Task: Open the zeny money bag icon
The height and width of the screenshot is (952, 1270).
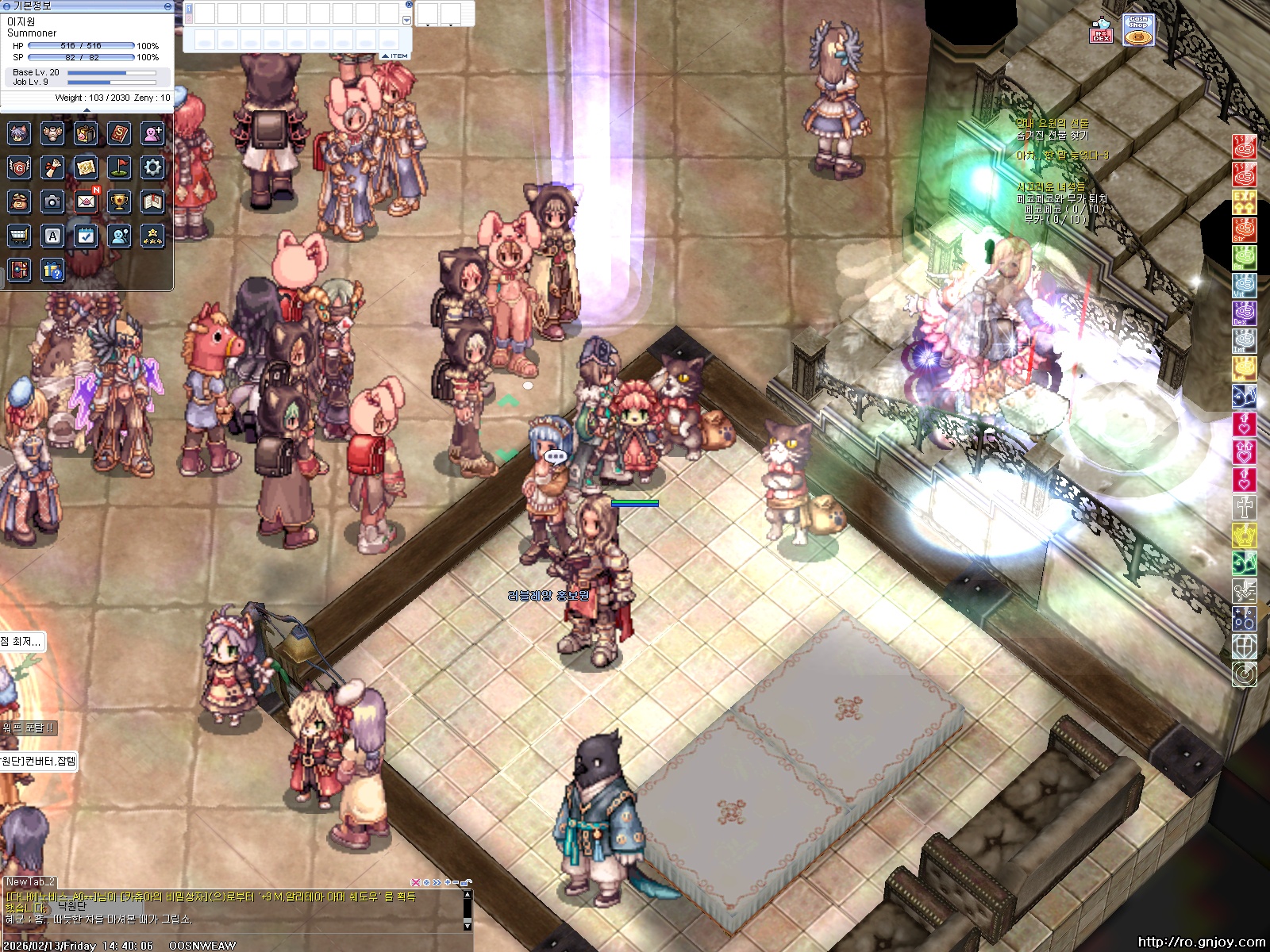Action: coord(19,202)
